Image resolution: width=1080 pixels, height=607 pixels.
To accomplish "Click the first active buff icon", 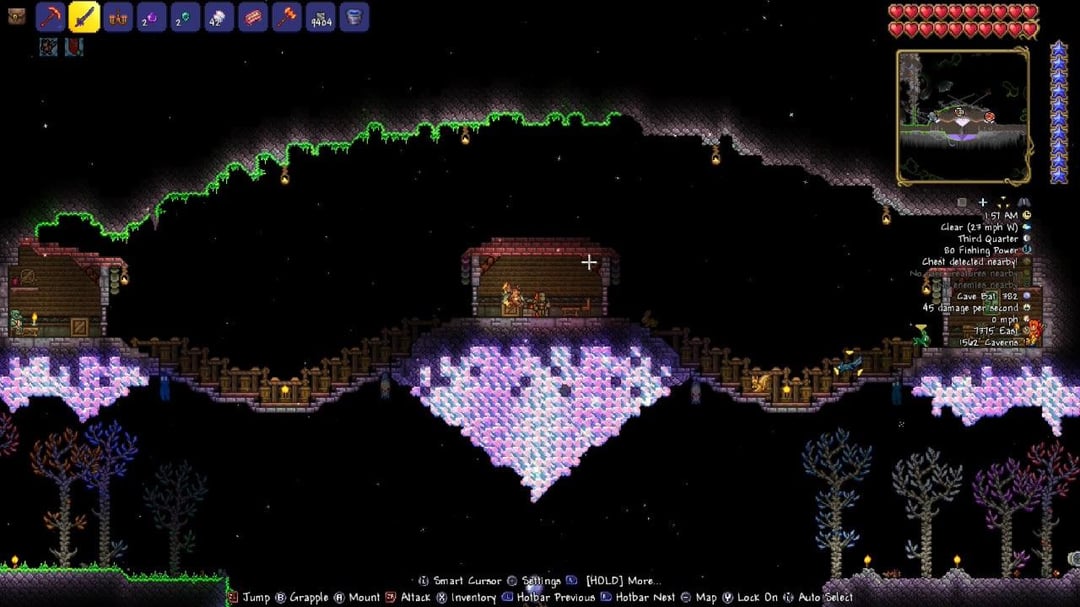I will pyautogui.click(x=49, y=46).
